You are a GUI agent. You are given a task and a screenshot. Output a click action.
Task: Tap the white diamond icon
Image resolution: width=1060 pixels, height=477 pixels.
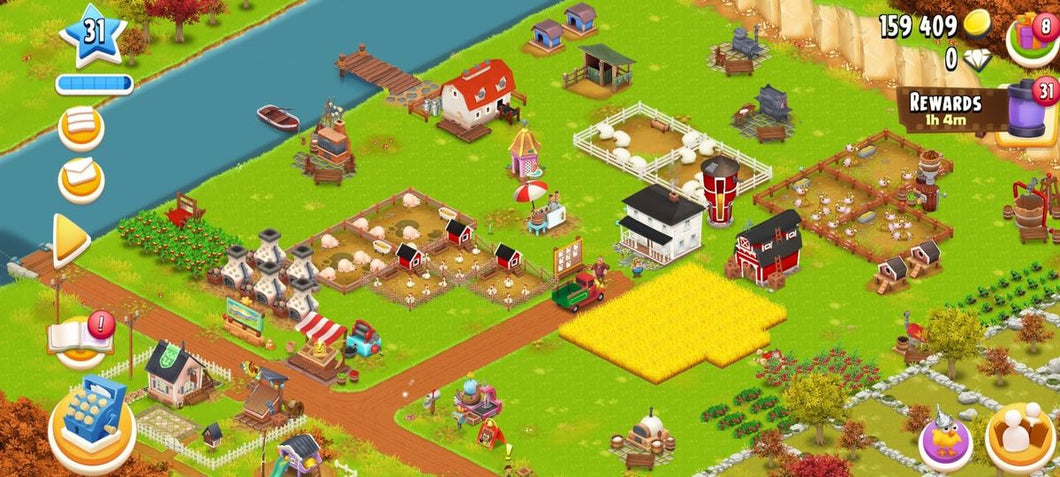[977, 59]
